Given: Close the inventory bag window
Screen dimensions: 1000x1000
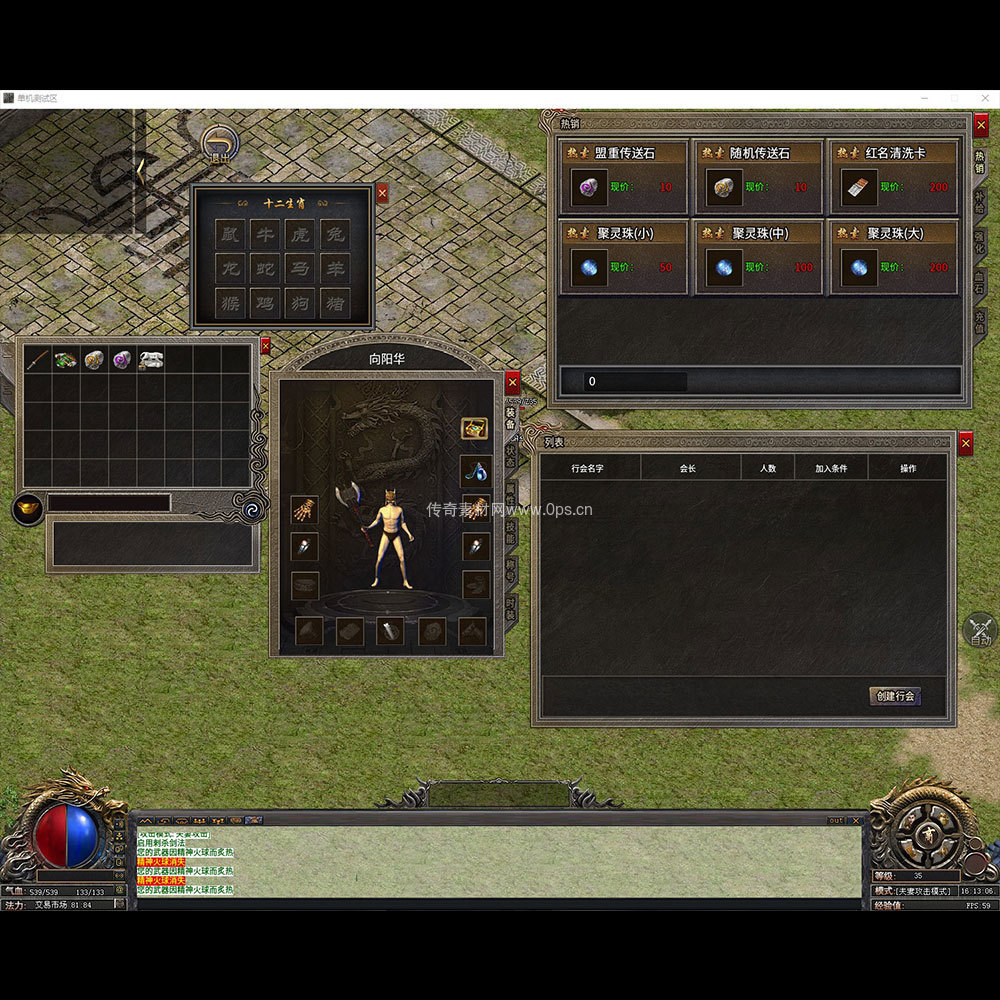Looking at the screenshot, I should pyautogui.click(x=265, y=346).
